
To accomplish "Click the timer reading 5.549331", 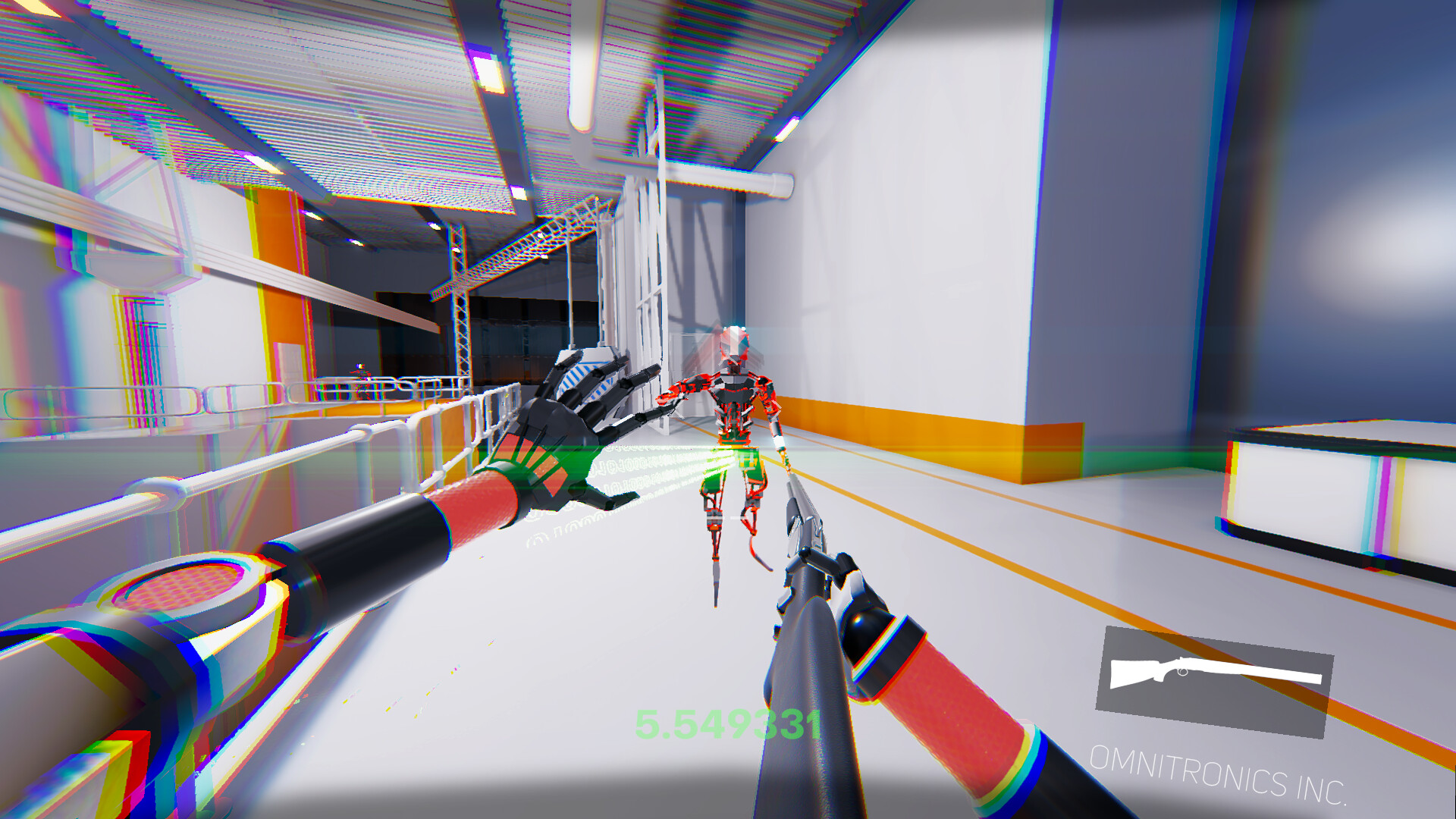I will (x=728, y=724).
